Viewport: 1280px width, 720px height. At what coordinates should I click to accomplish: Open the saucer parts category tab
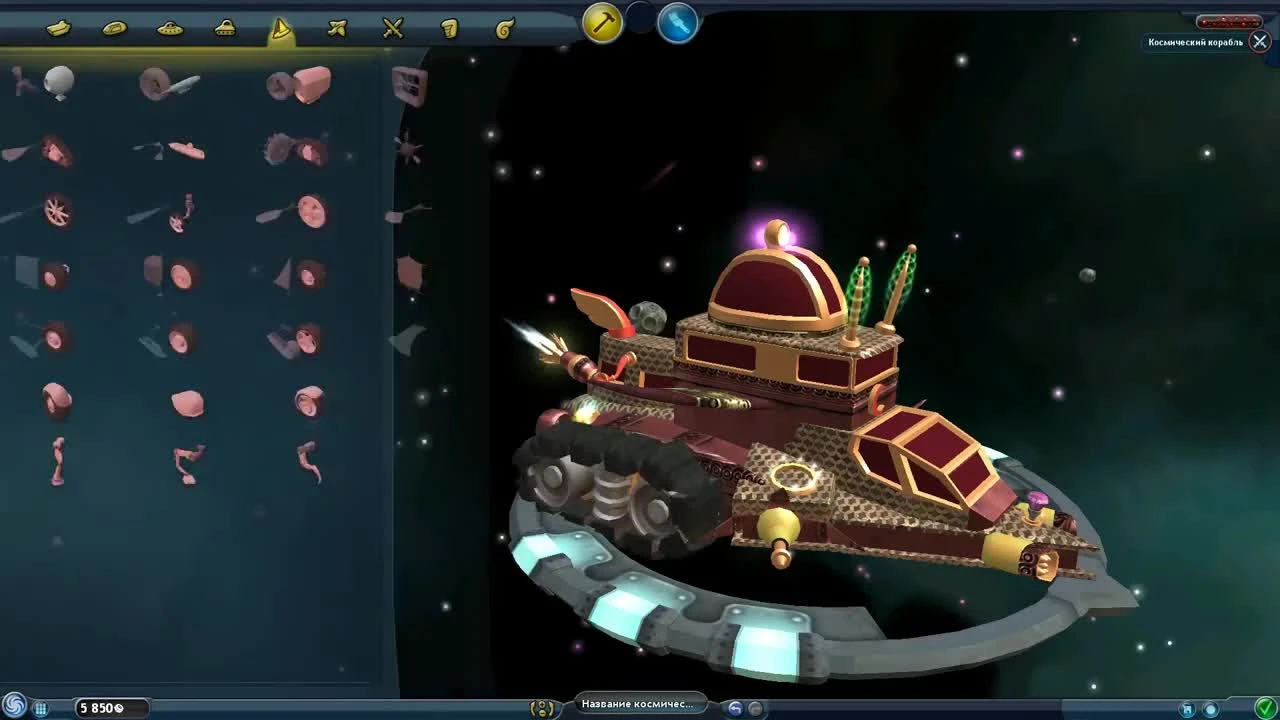coord(169,28)
